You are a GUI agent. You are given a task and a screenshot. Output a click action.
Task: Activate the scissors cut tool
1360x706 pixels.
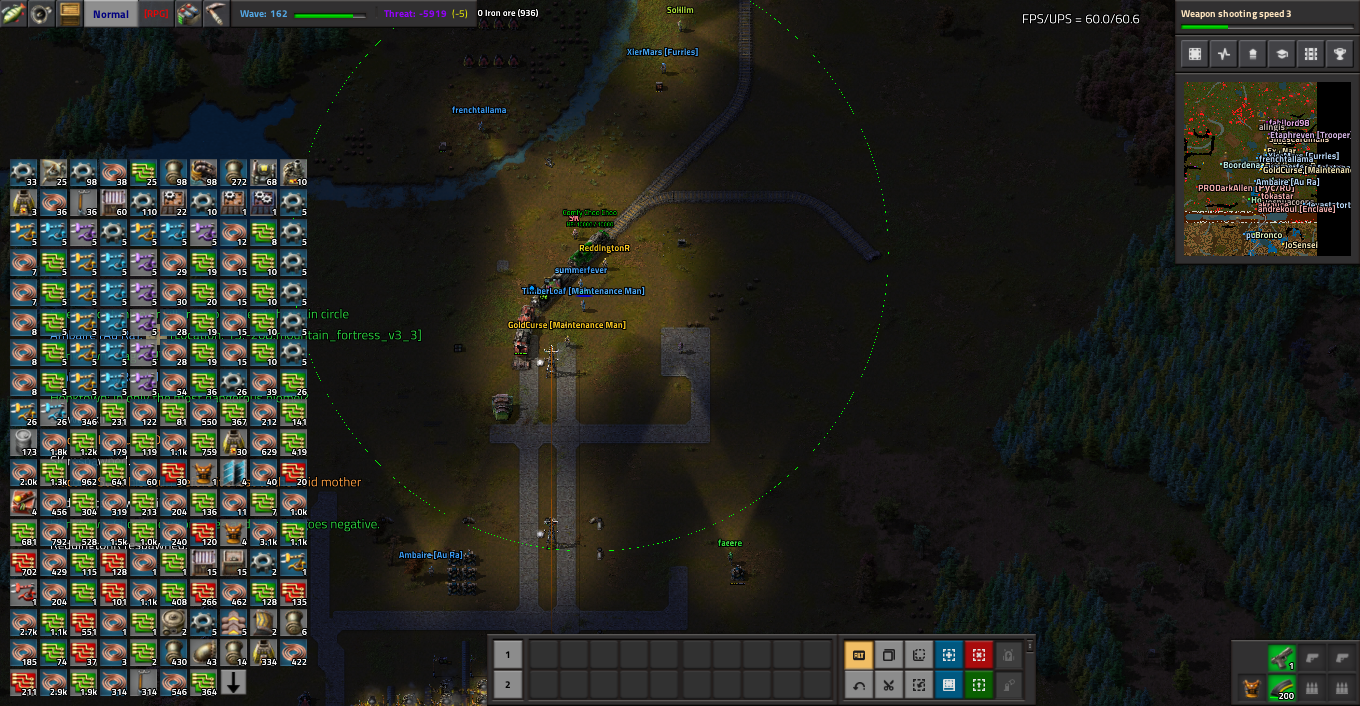[x=888, y=685]
